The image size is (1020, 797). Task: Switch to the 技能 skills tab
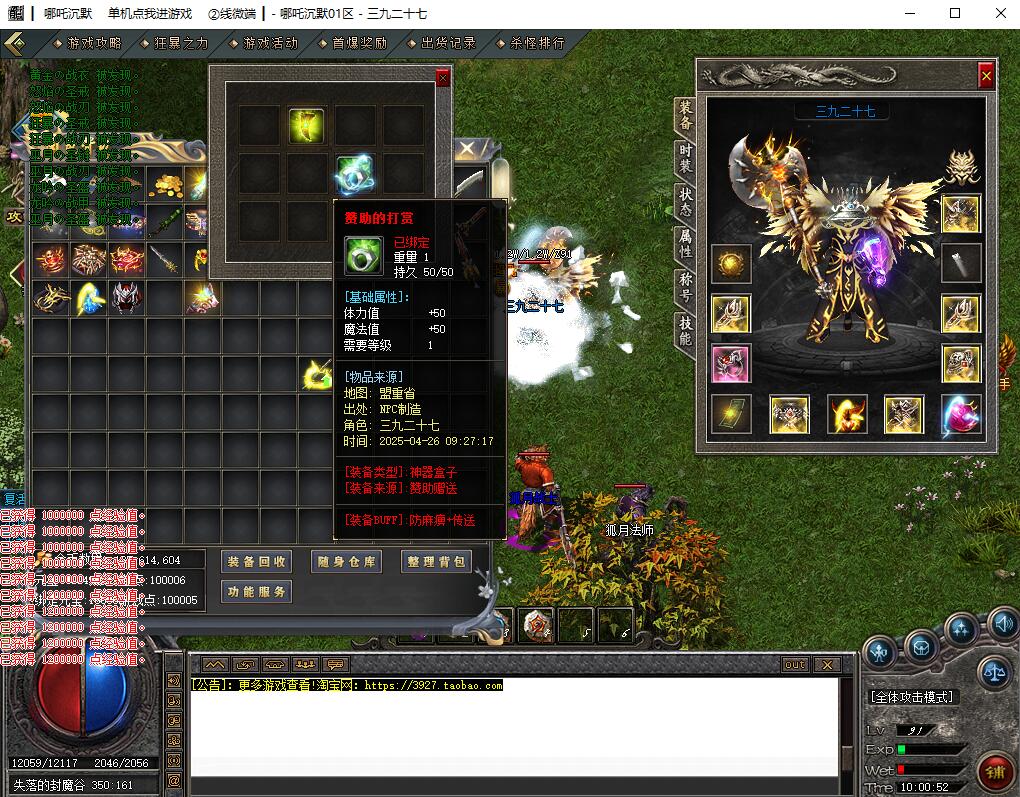point(685,327)
